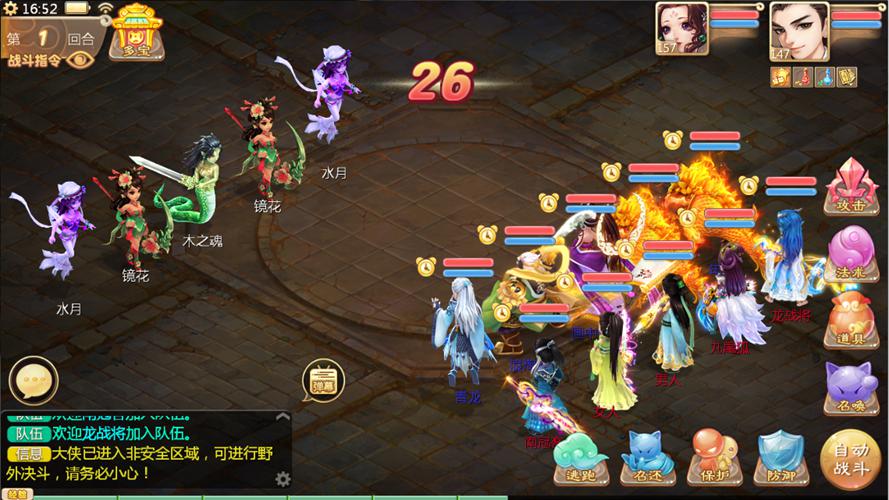Click the level 157 female portrait
889x500 pixels.
pos(683,28)
